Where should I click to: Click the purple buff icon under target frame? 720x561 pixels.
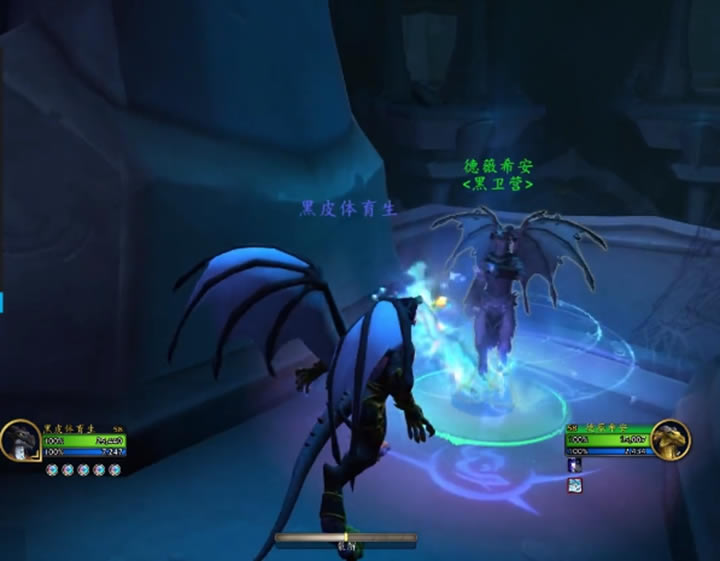click(x=575, y=465)
